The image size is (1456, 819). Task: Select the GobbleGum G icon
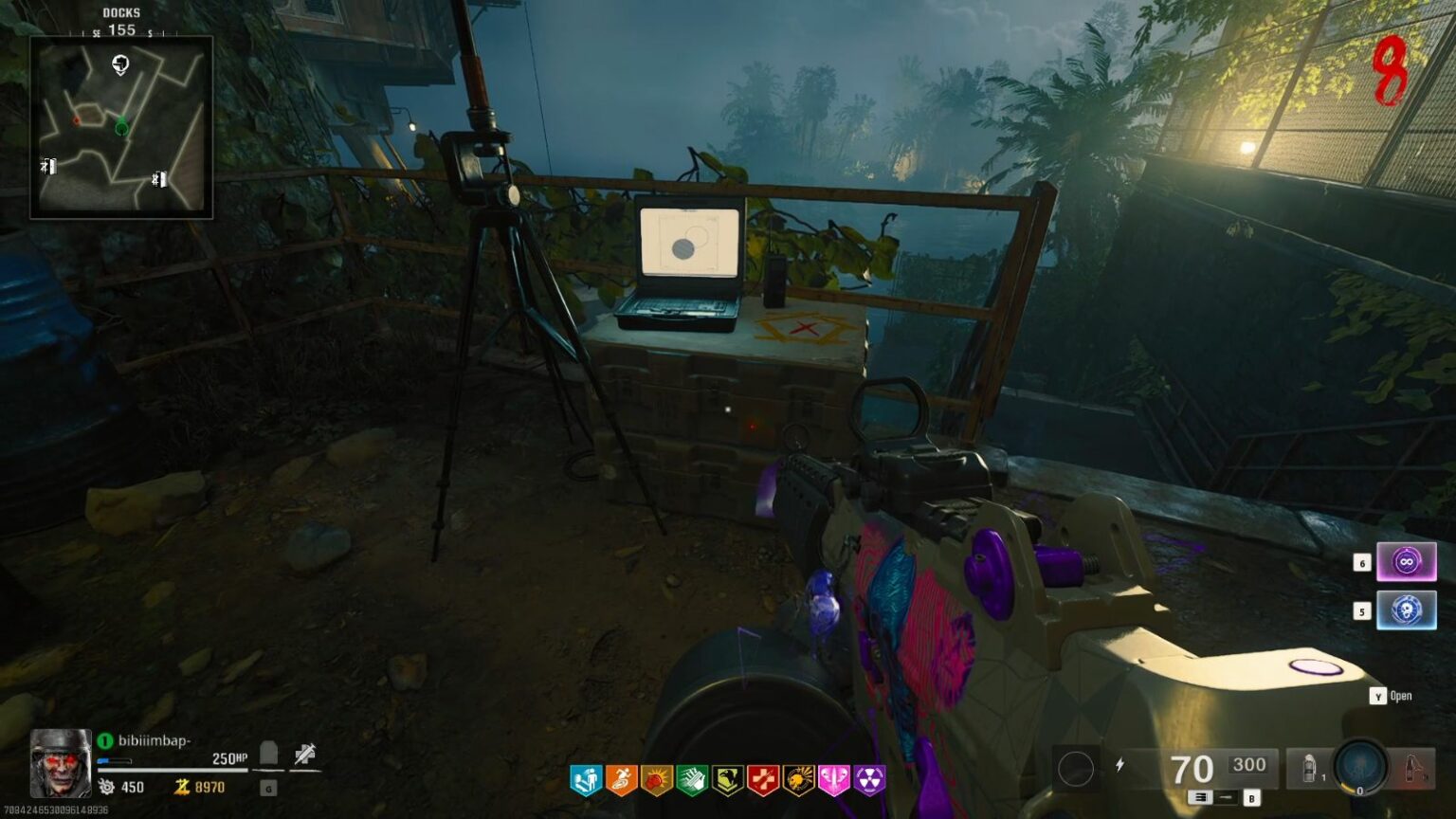[266, 788]
